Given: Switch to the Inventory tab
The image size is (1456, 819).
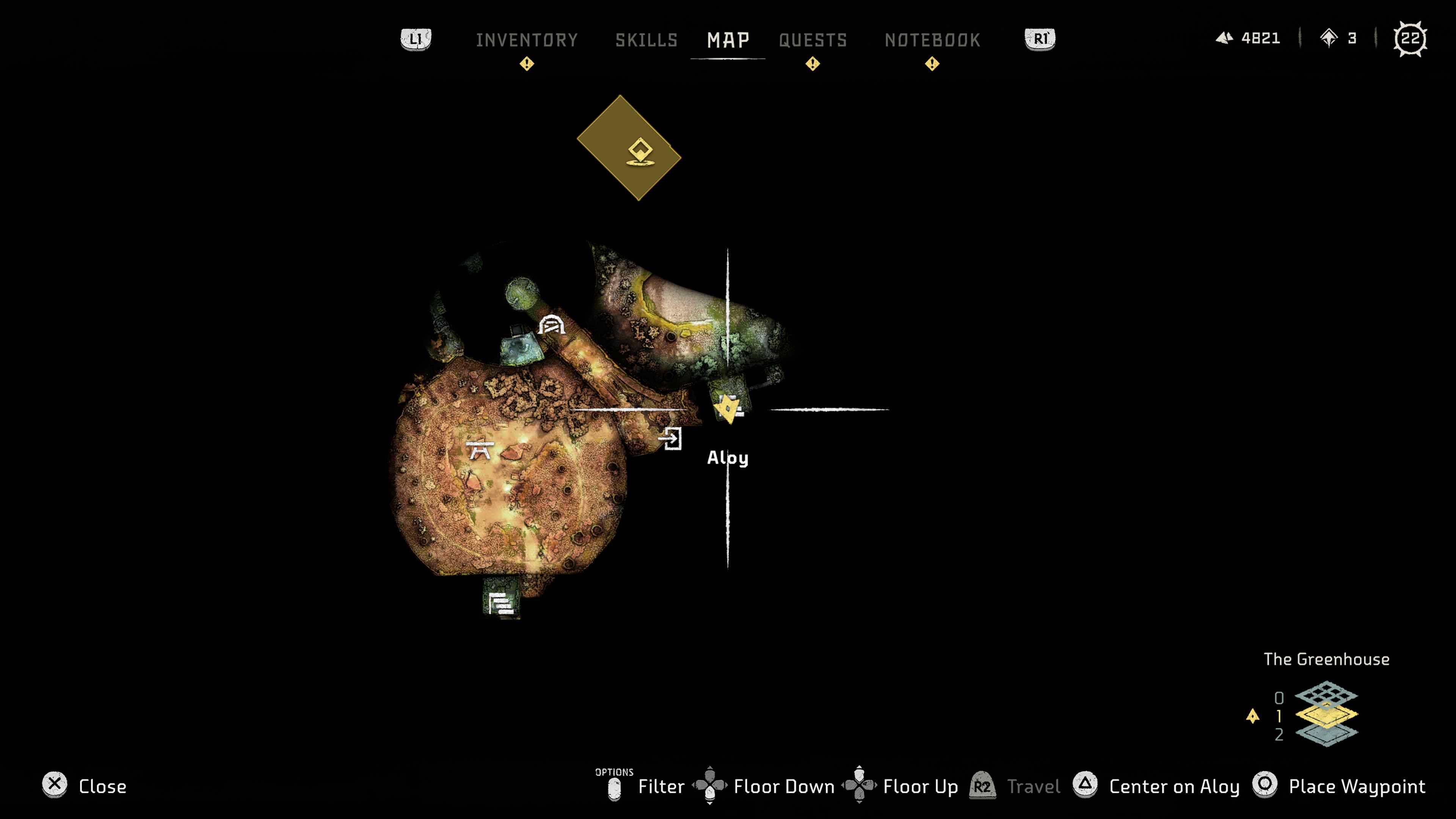Looking at the screenshot, I should (x=527, y=40).
